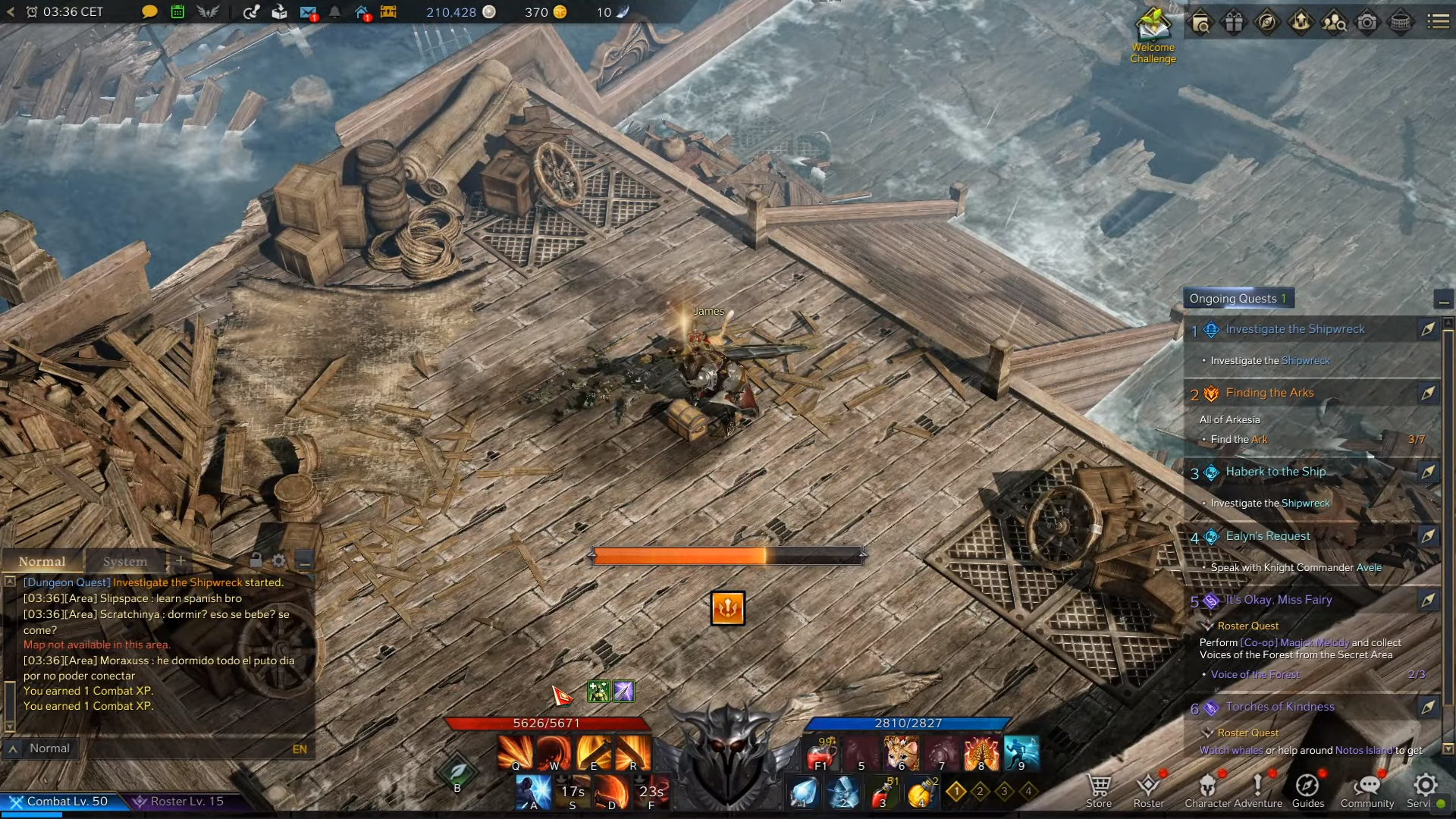This screenshot has height=819, width=1456.
Task: Select the Finding the Arks quest
Action: (x=1269, y=393)
